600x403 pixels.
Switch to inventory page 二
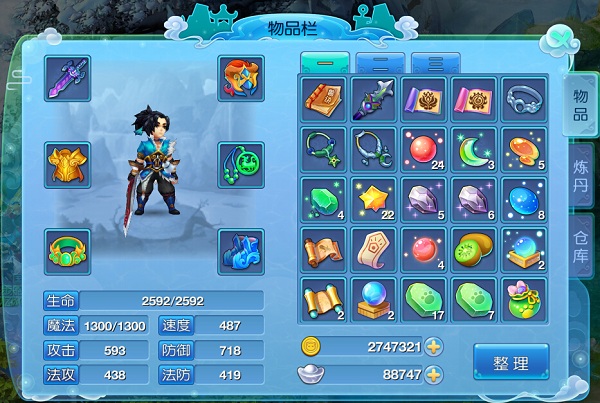[x=380, y=63]
